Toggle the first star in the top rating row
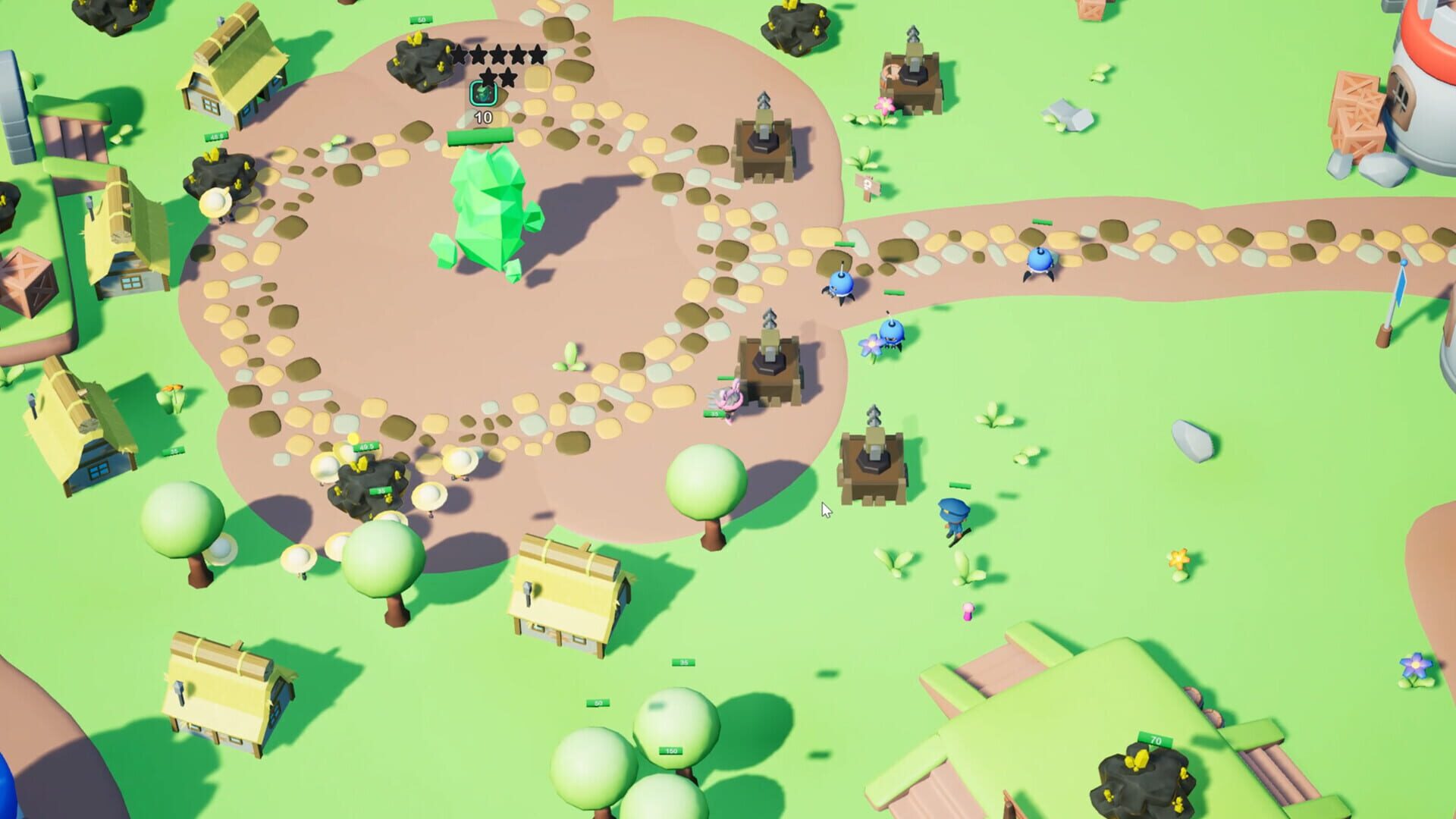This screenshot has width=1456, height=819. pos(460,55)
